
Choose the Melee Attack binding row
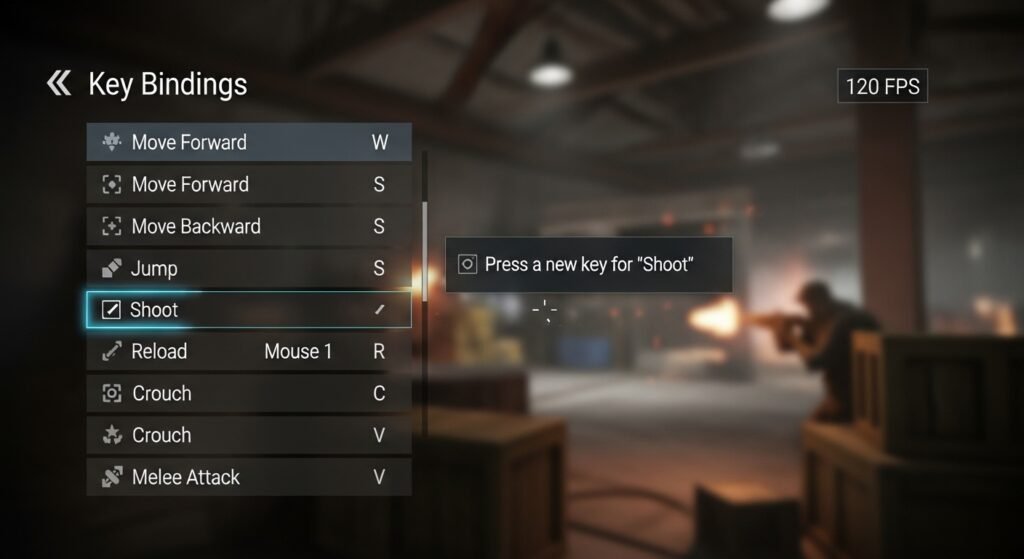(248, 477)
